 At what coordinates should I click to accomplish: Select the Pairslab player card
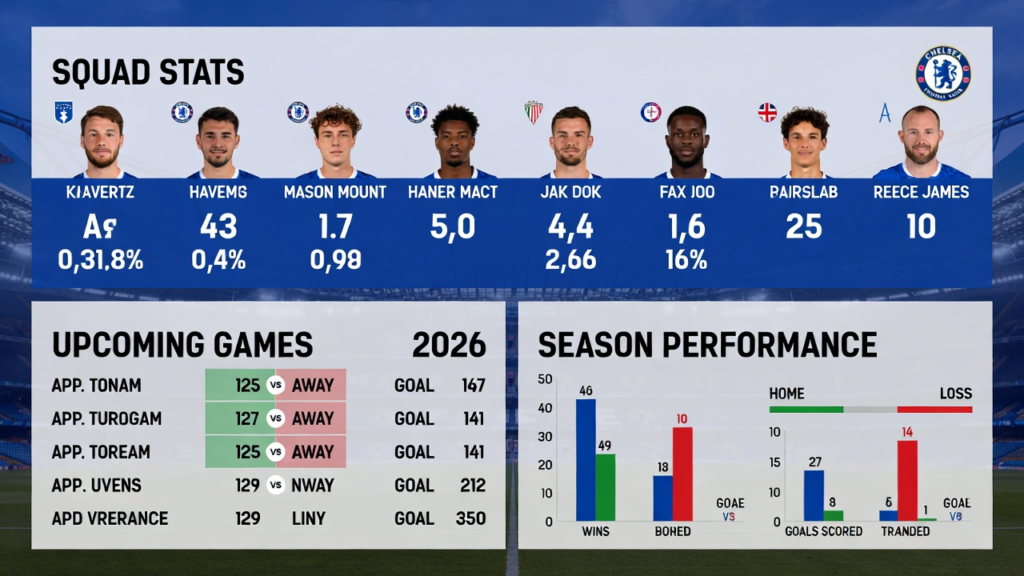tap(803, 190)
